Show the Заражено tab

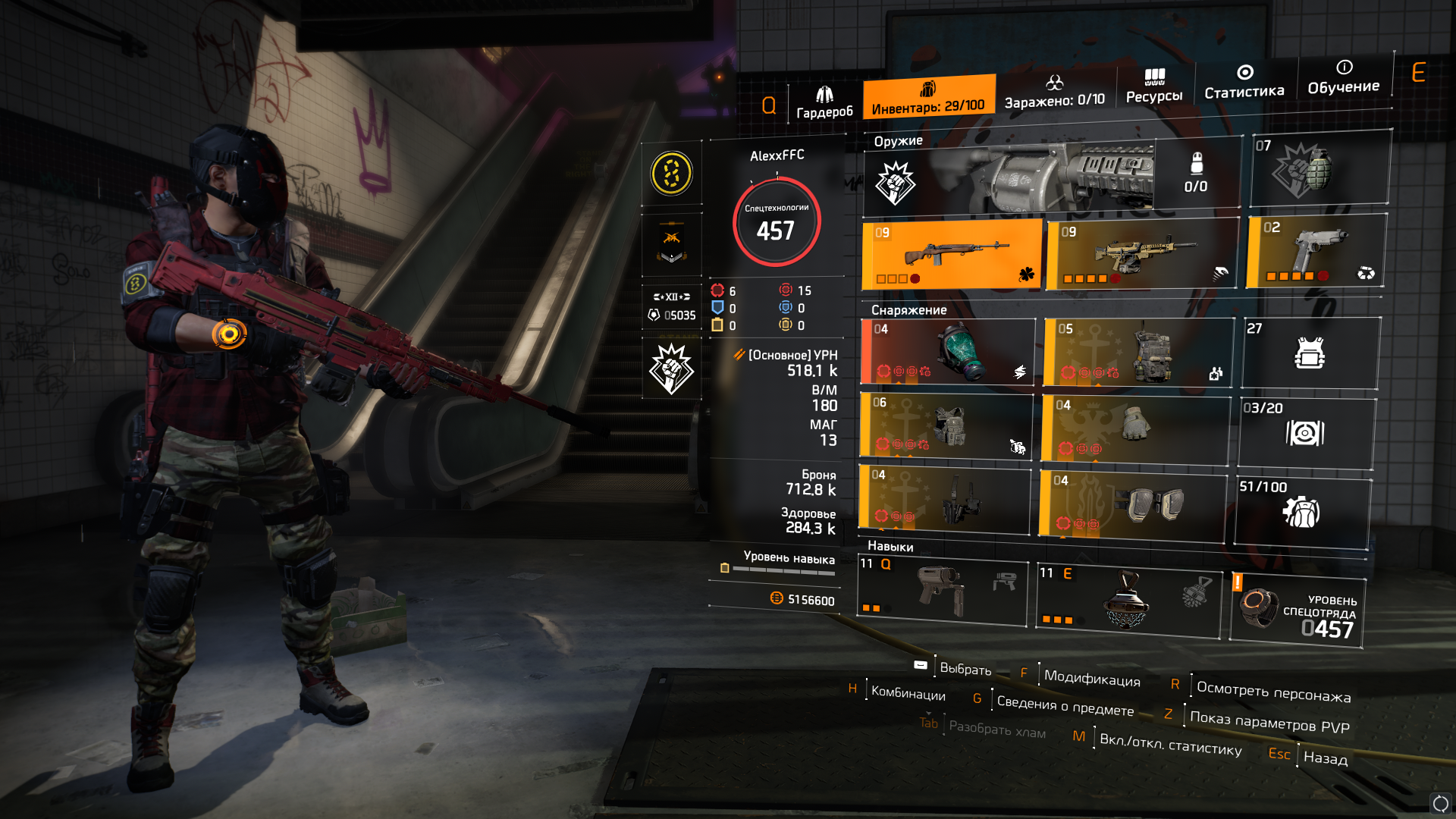1054,91
